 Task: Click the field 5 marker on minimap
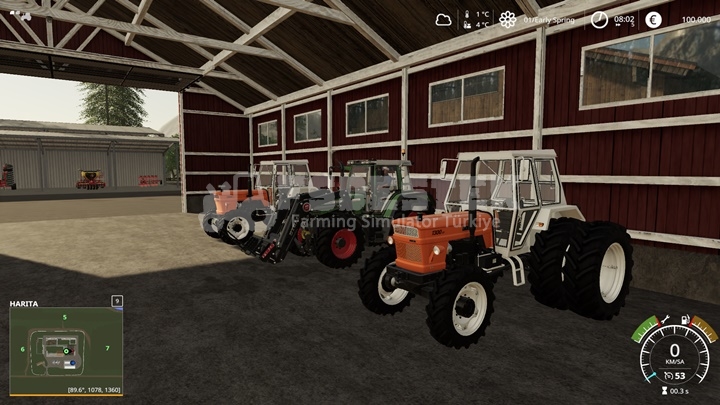[65, 317]
